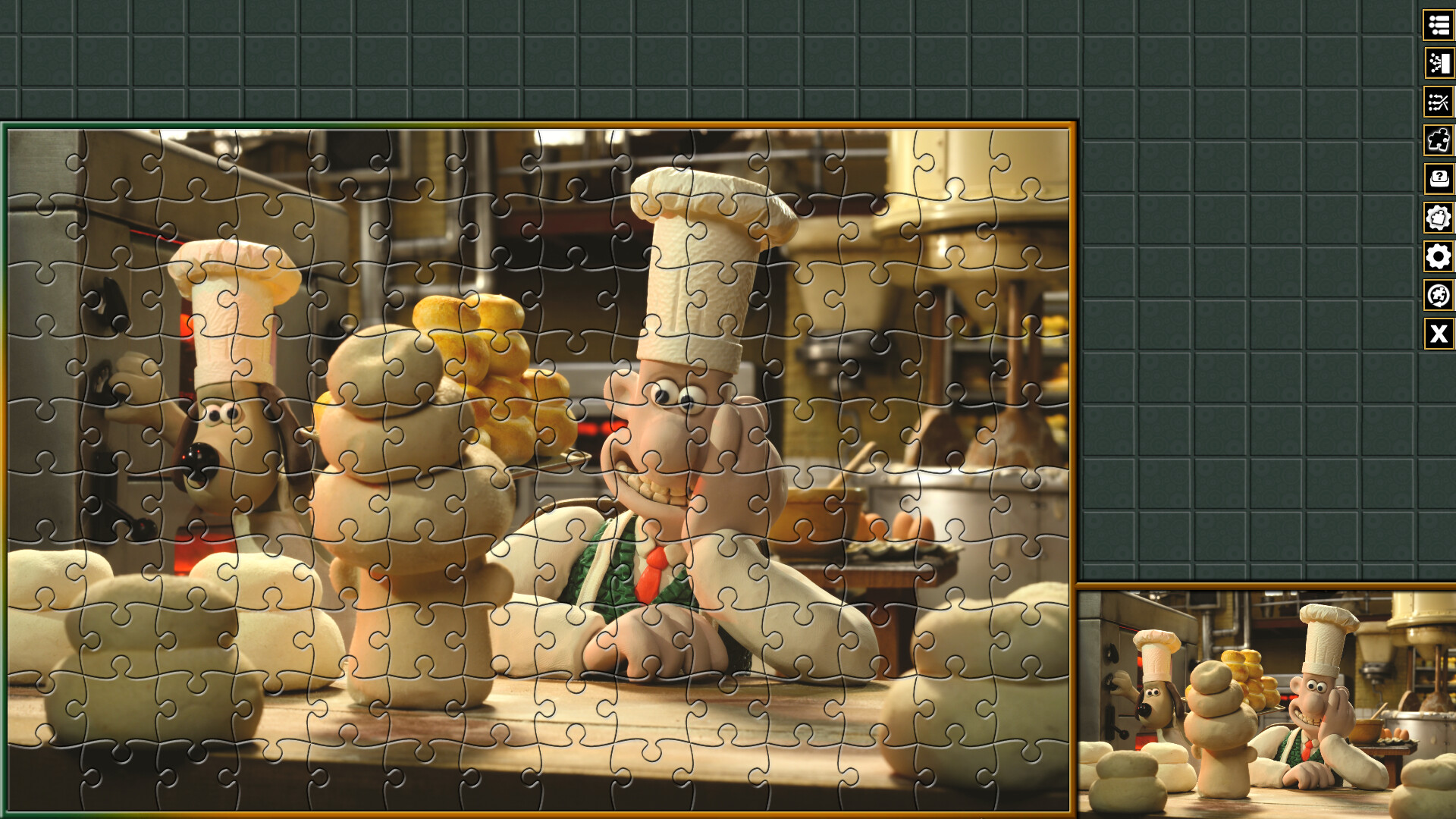The image size is (1456, 819).
Task: Open the puzzle options gear
Action: 1439,218
